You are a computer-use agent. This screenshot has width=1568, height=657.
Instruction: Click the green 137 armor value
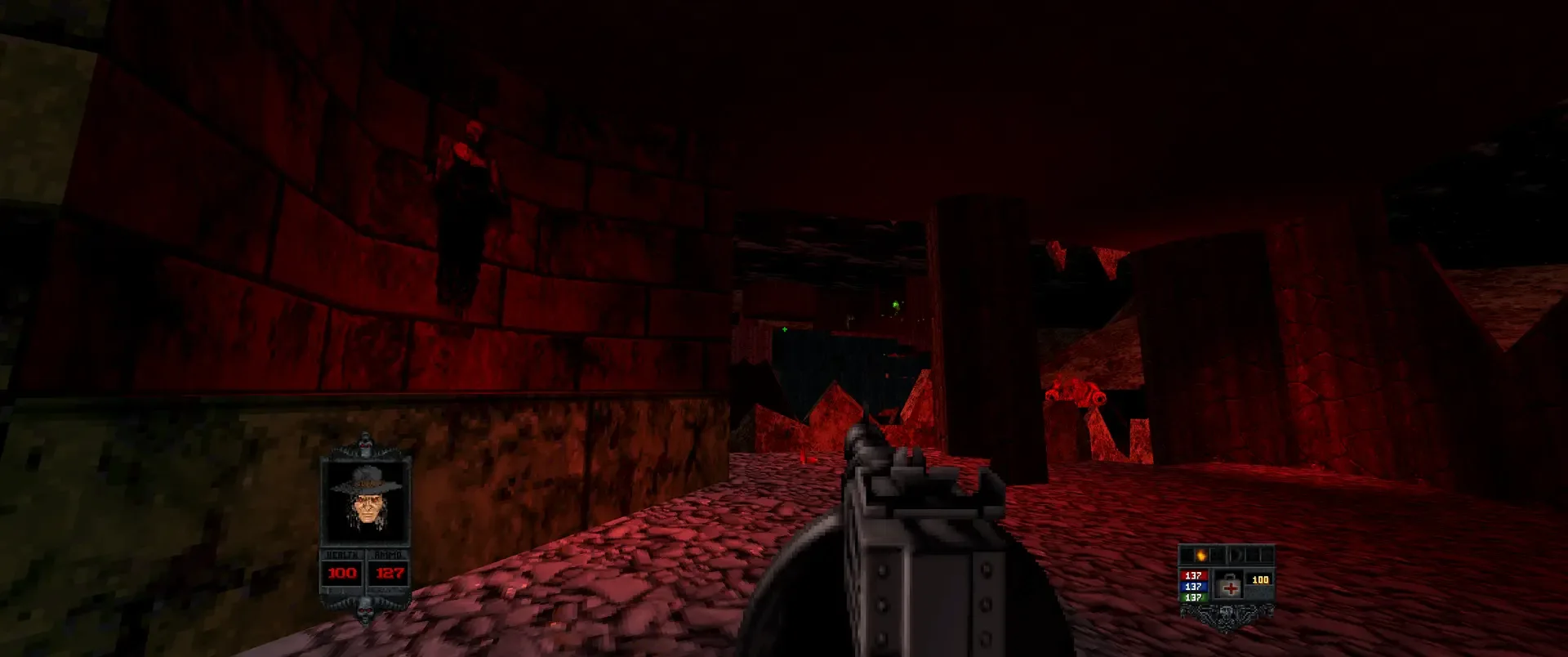click(1193, 595)
